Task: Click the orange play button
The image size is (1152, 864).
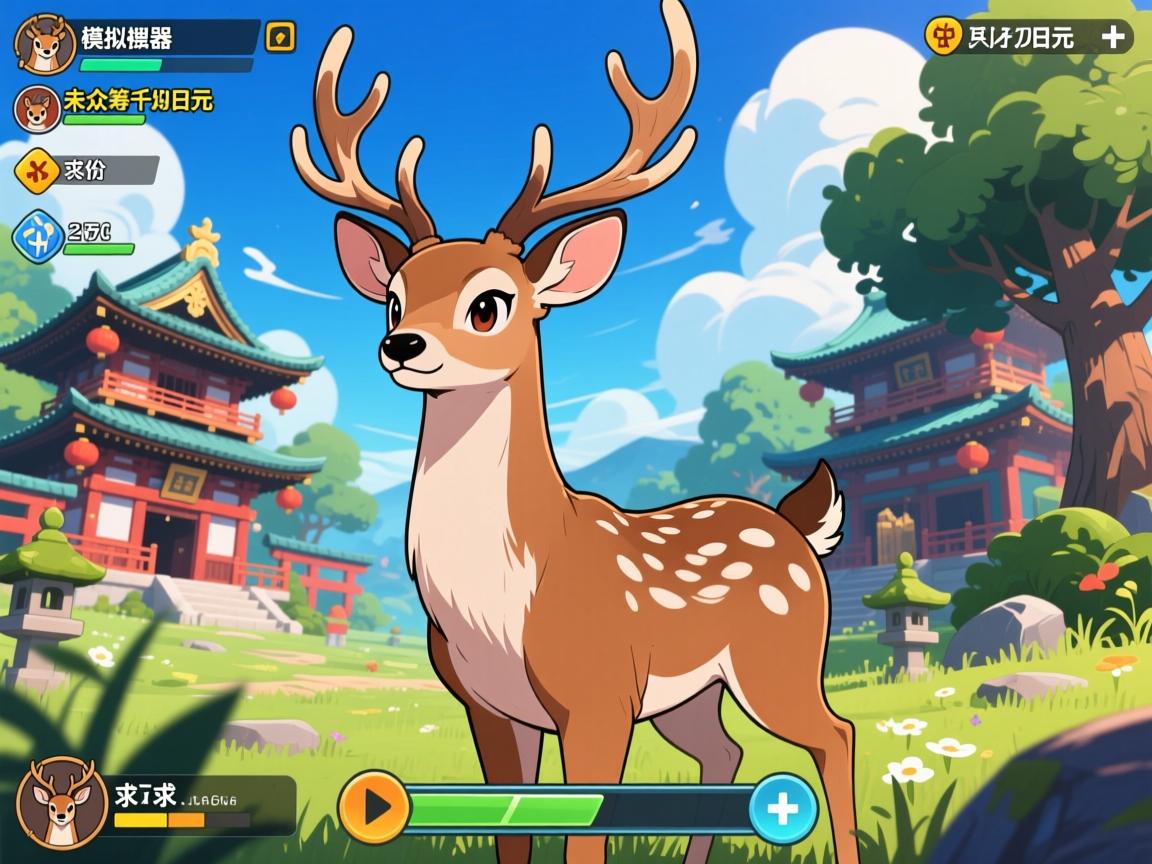Action: (x=375, y=807)
